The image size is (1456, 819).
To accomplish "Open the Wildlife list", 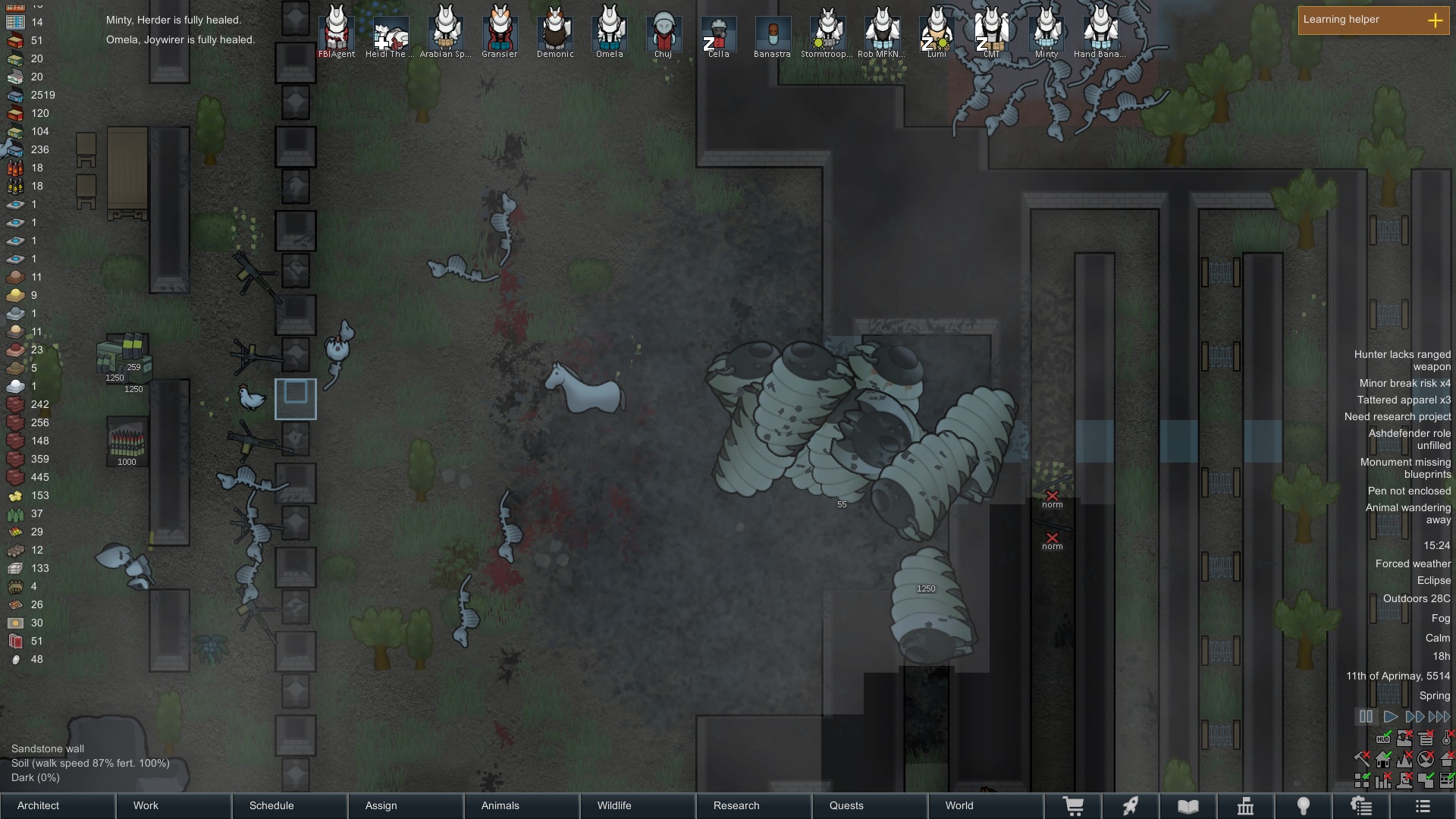I will tap(638, 805).
